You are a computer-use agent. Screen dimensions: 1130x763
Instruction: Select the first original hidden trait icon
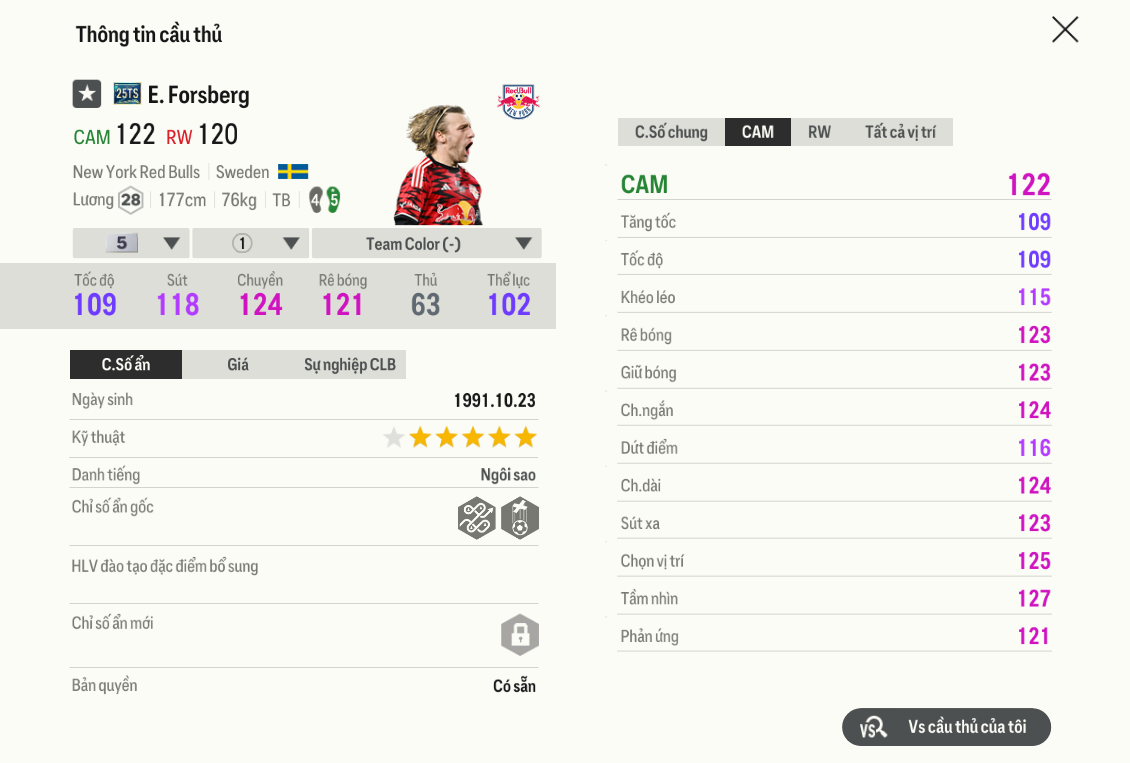477,518
